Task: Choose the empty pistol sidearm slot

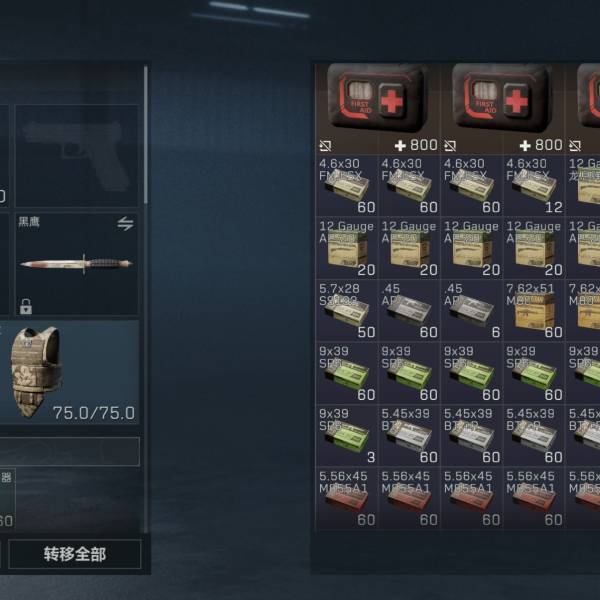Action: (x=76, y=155)
